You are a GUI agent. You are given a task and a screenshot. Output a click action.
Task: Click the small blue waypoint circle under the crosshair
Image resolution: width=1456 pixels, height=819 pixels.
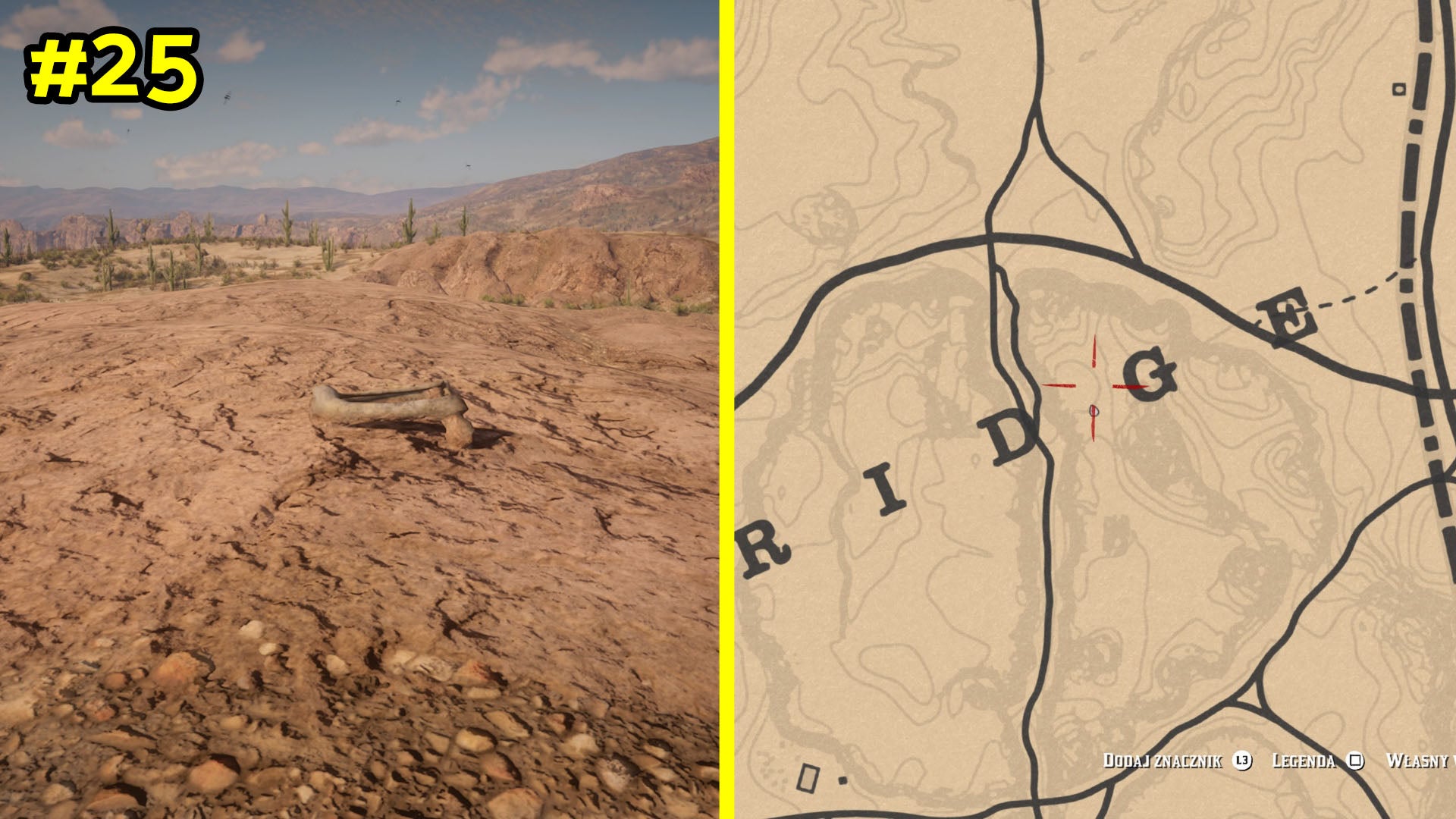pos(1094,412)
